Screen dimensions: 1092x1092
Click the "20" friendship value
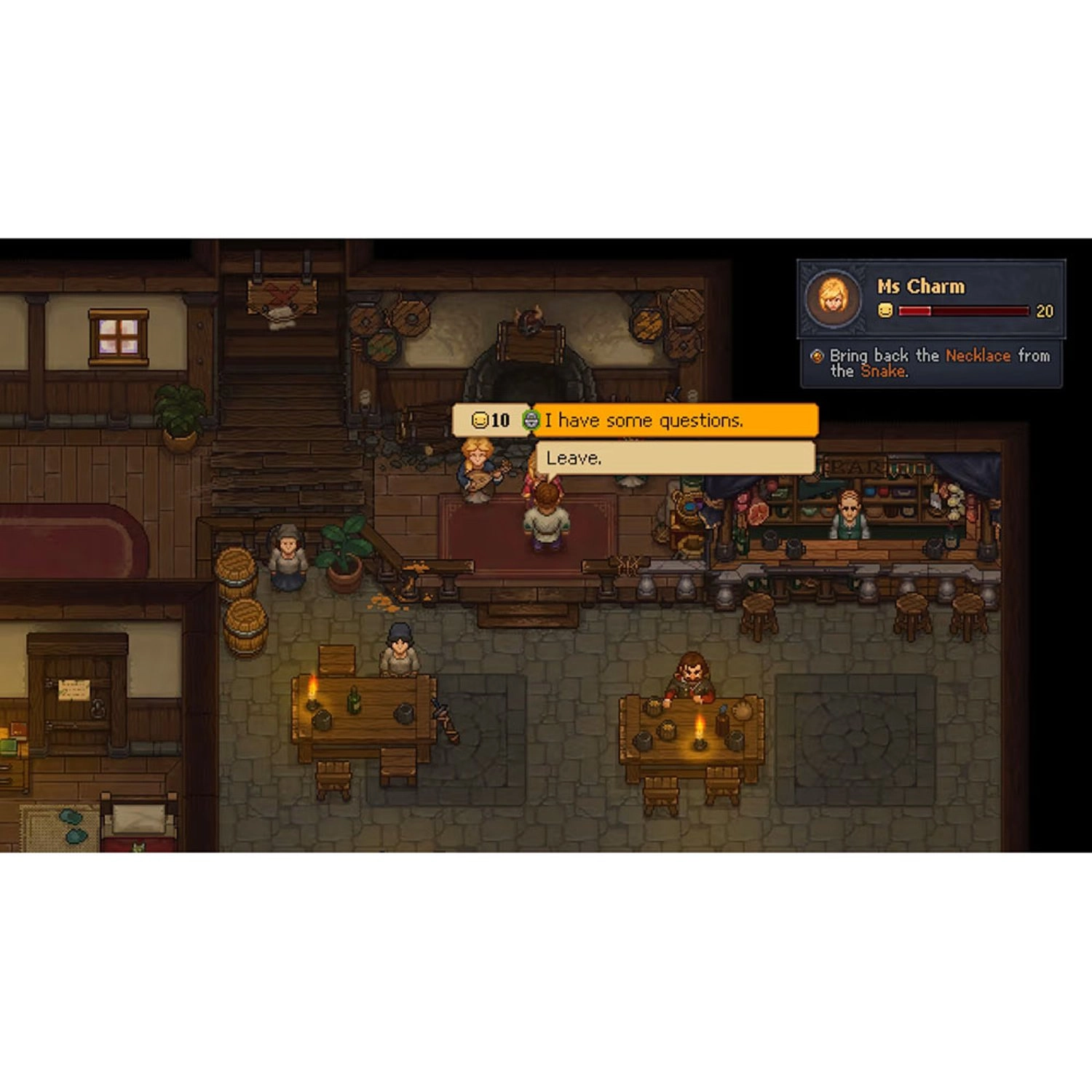[1045, 310]
